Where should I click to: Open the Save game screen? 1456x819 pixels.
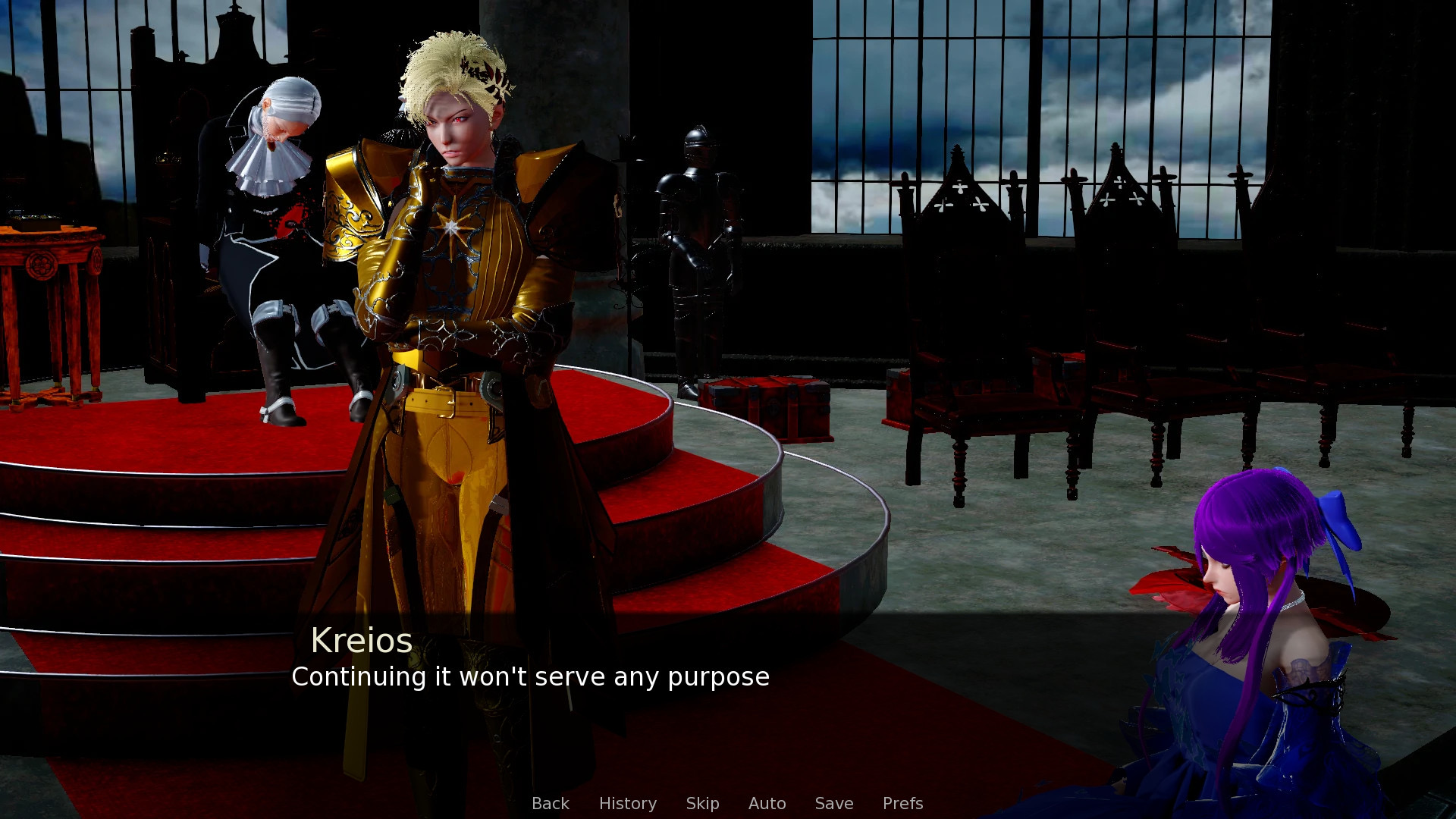[833, 803]
